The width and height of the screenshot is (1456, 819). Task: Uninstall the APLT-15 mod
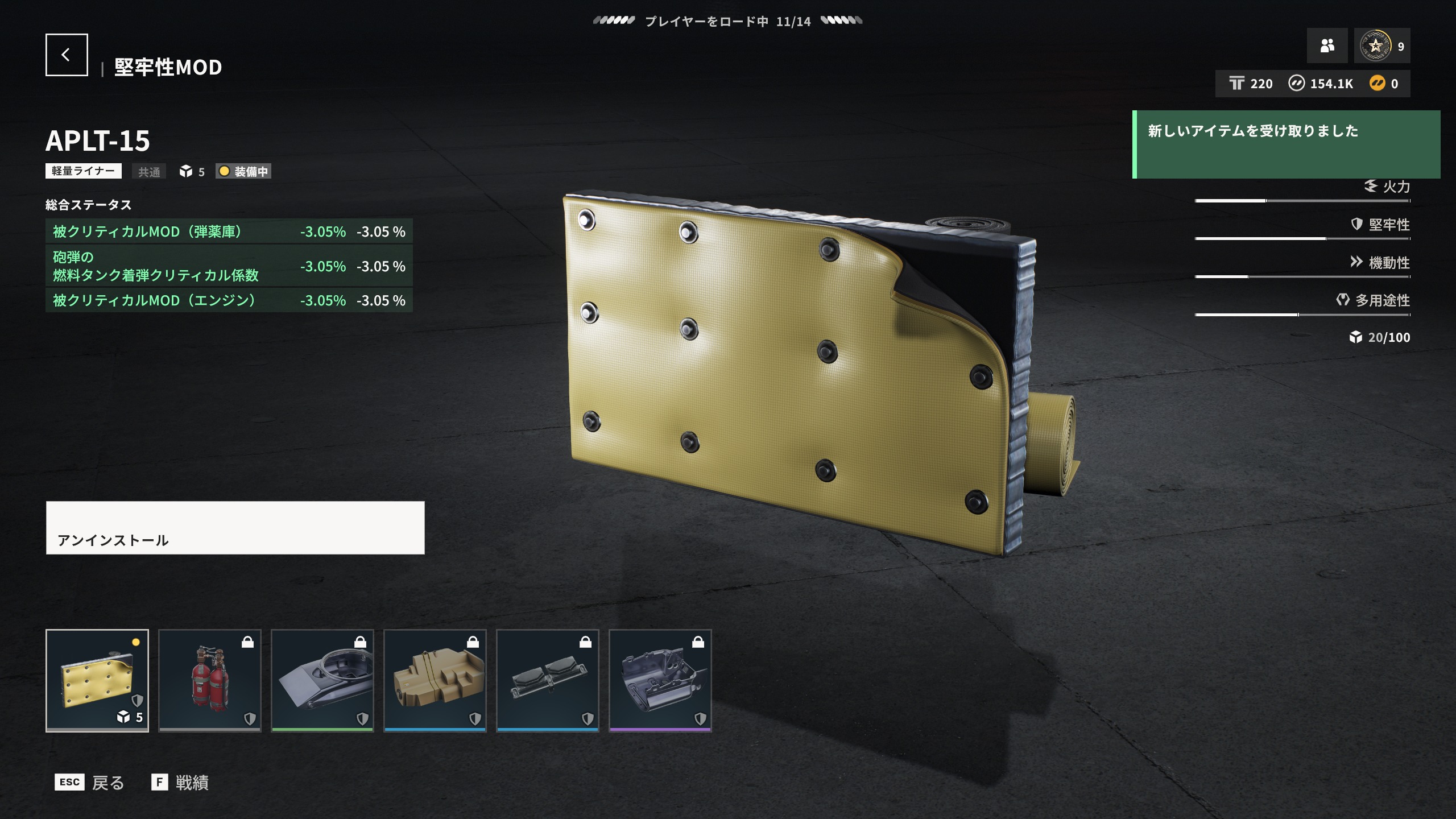point(235,527)
